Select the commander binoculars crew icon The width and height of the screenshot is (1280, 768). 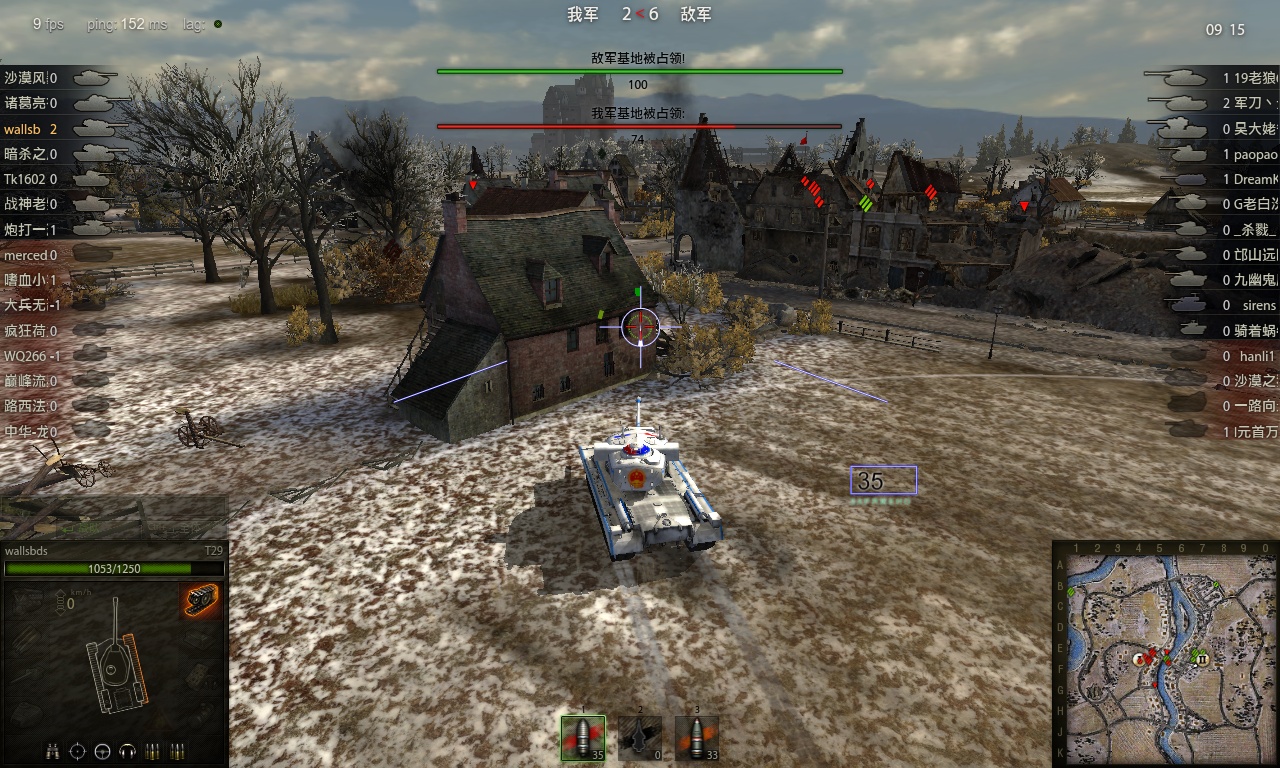53,750
